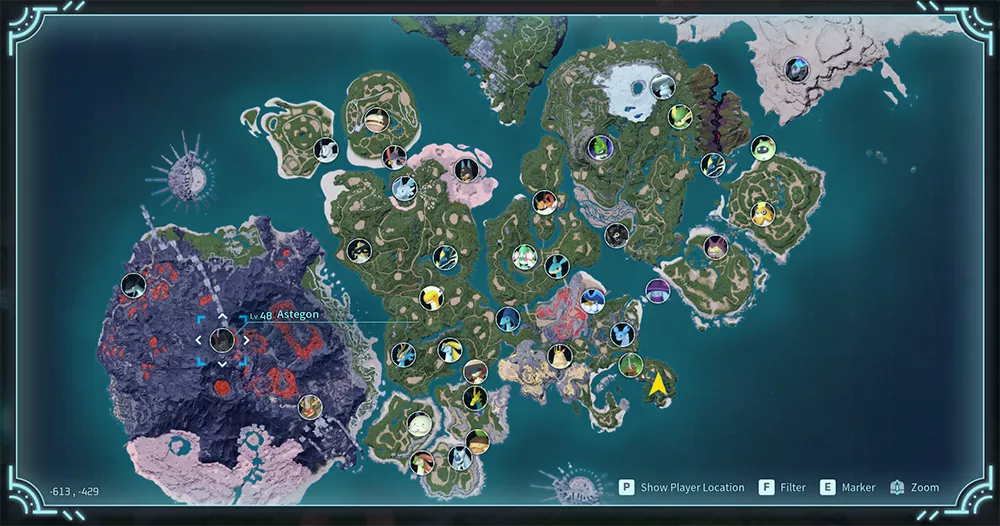Choose the black pal marker by the river delta

coord(616,236)
